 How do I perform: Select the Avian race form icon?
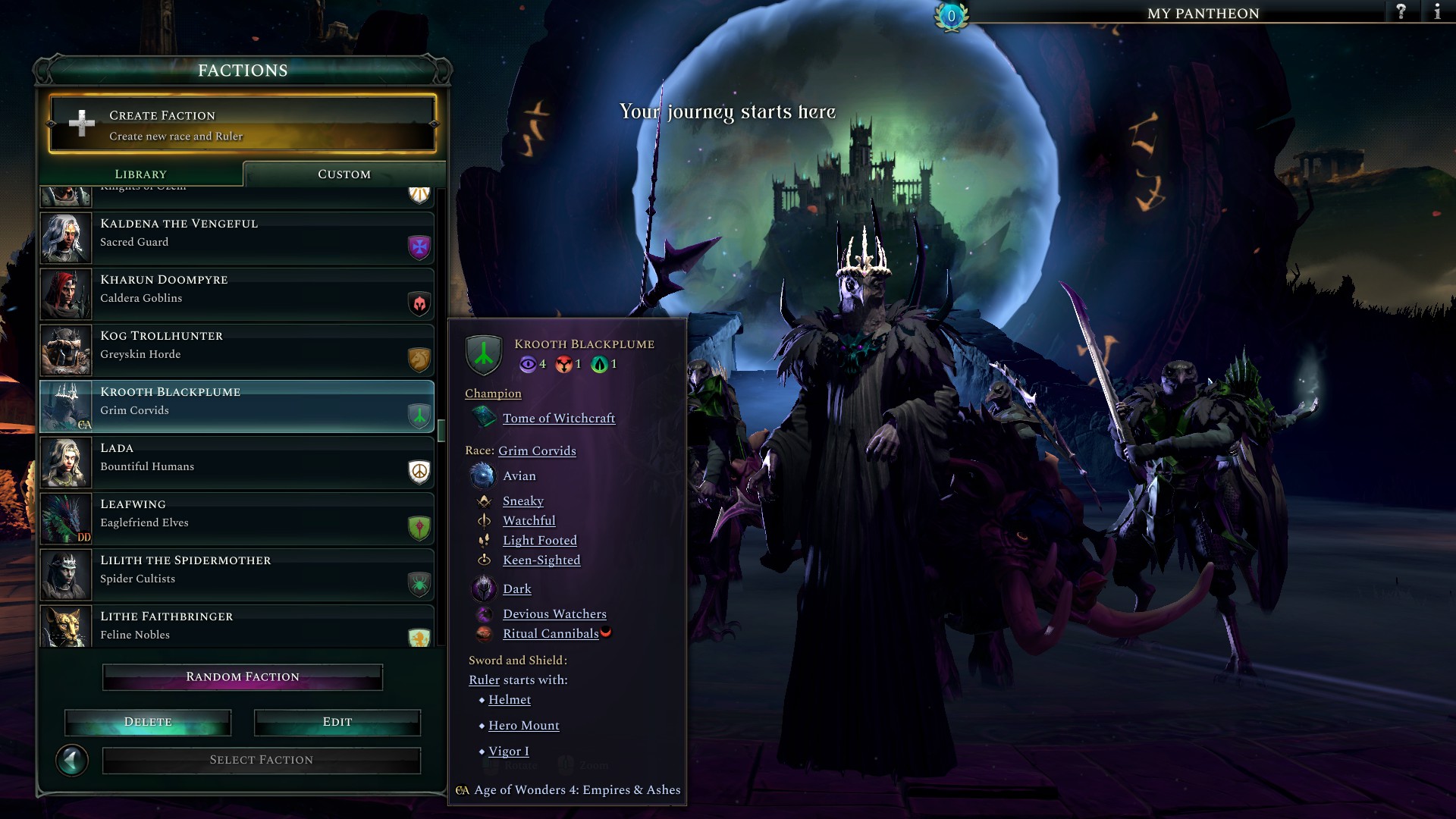coord(483,475)
